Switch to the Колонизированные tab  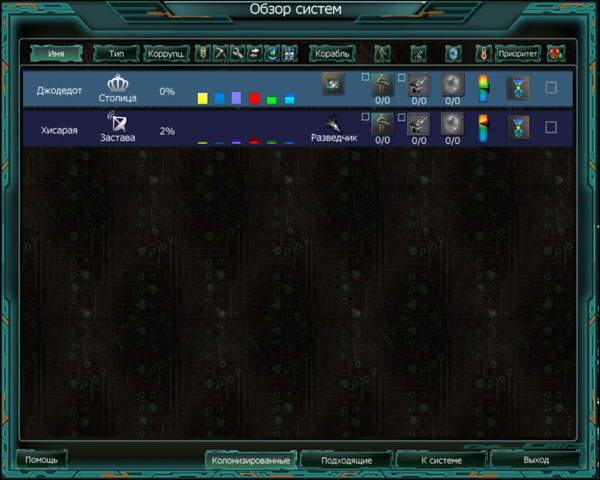pyautogui.click(x=251, y=460)
